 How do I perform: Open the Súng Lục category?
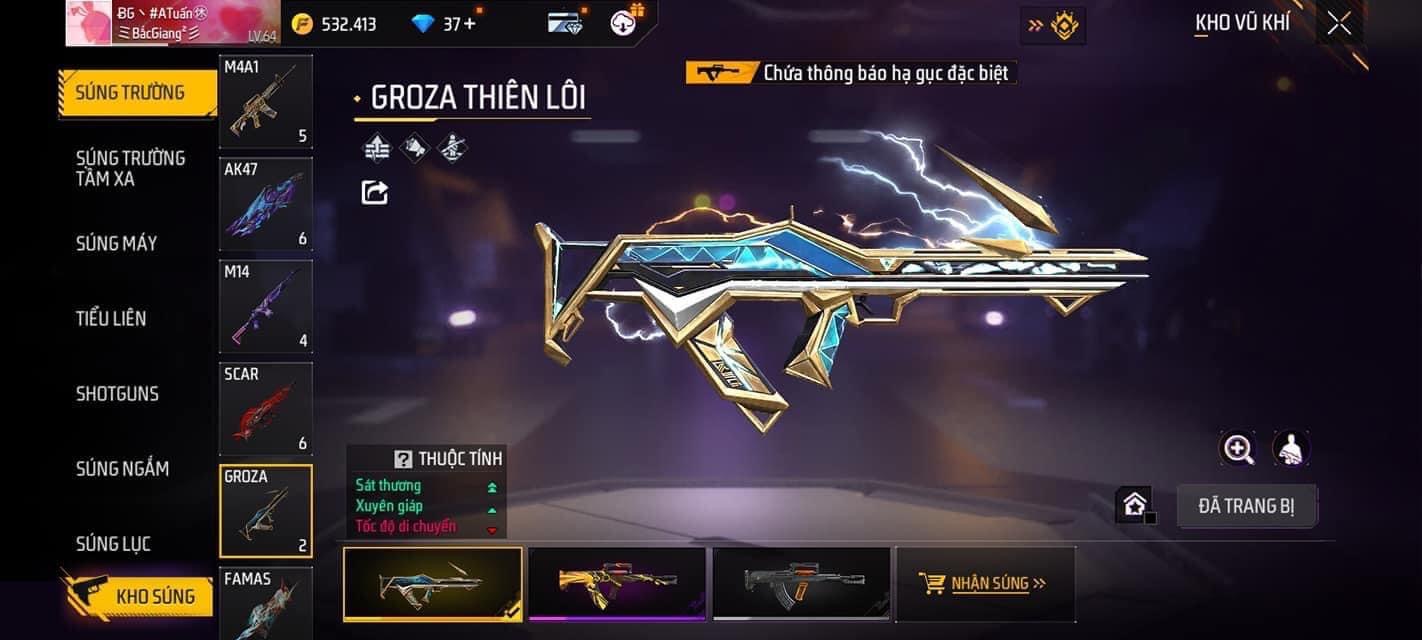pyautogui.click(x=113, y=543)
